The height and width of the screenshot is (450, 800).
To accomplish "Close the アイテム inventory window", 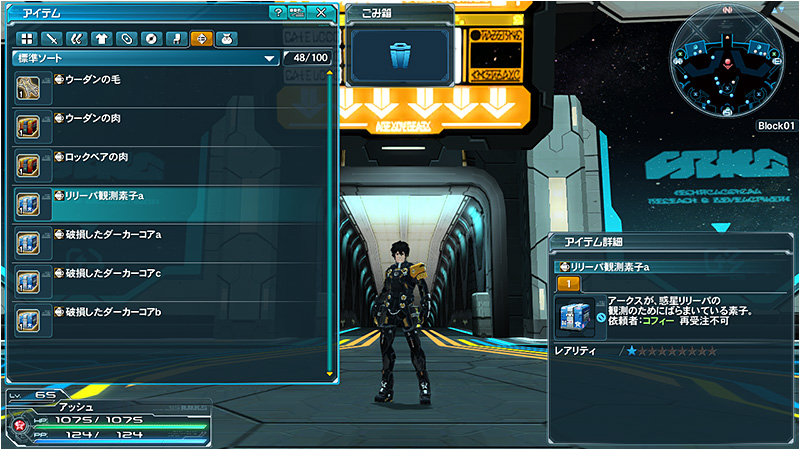I will point(321,13).
